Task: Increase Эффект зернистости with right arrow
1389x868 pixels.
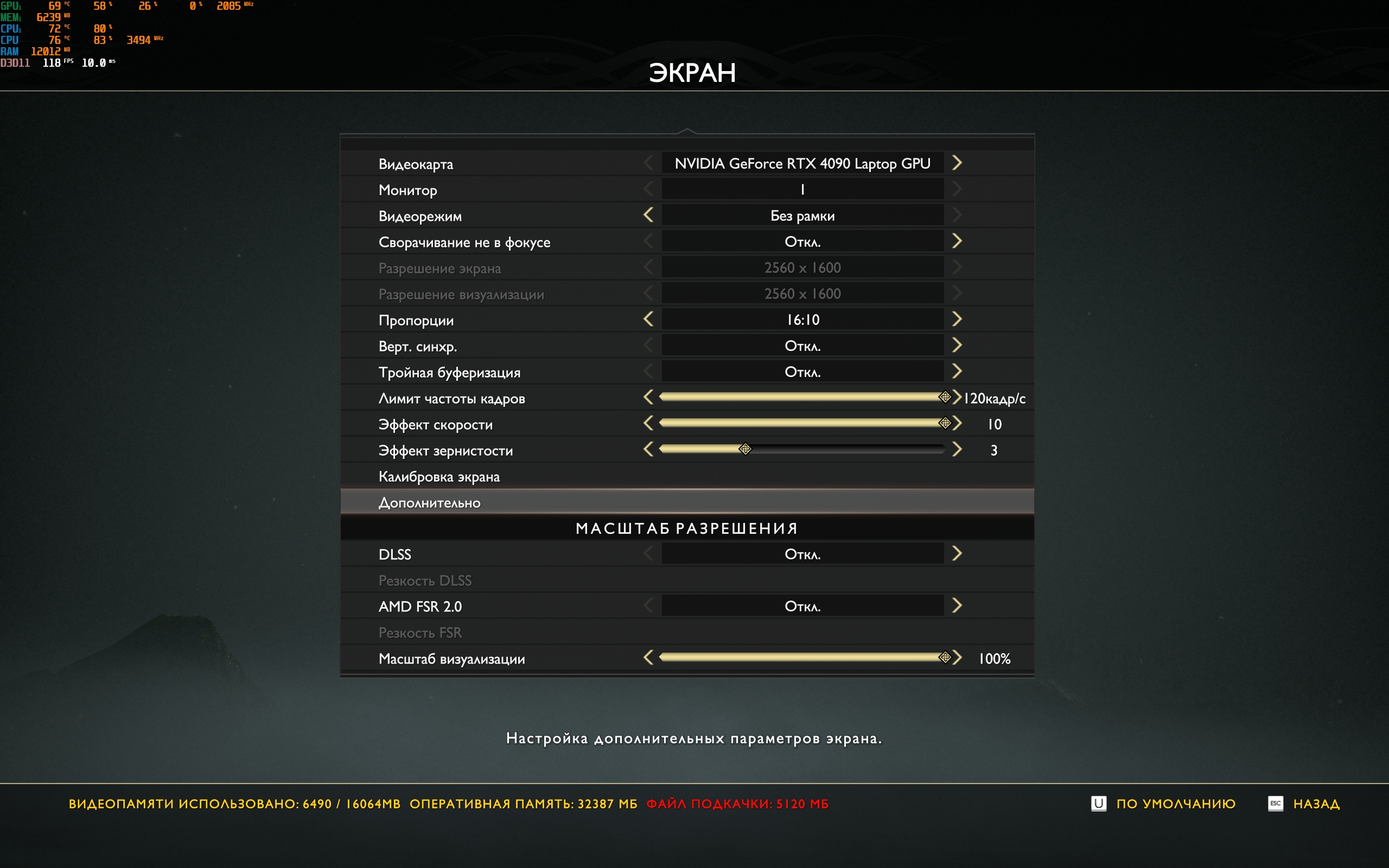Action: click(x=956, y=450)
